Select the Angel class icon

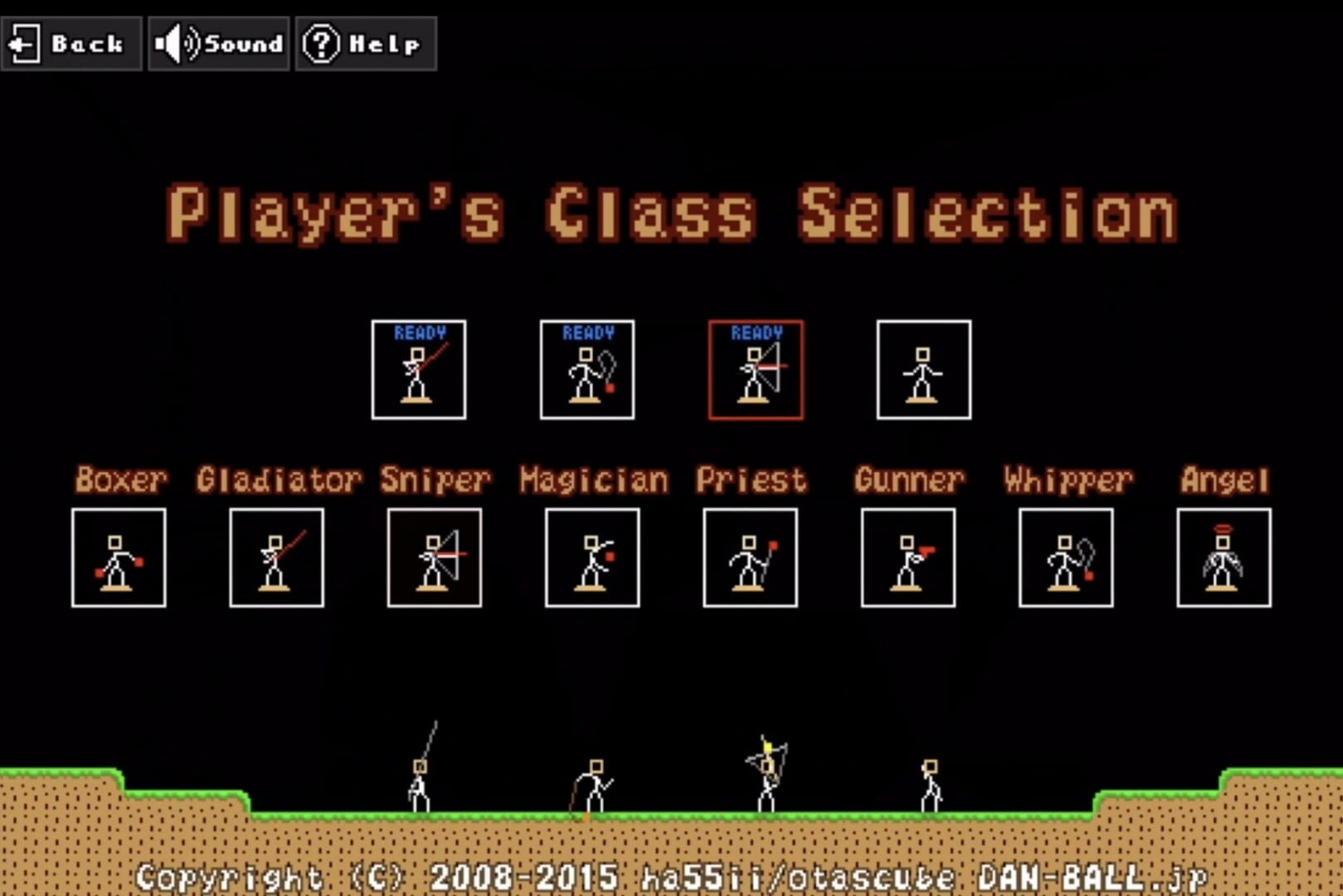(1223, 558)
